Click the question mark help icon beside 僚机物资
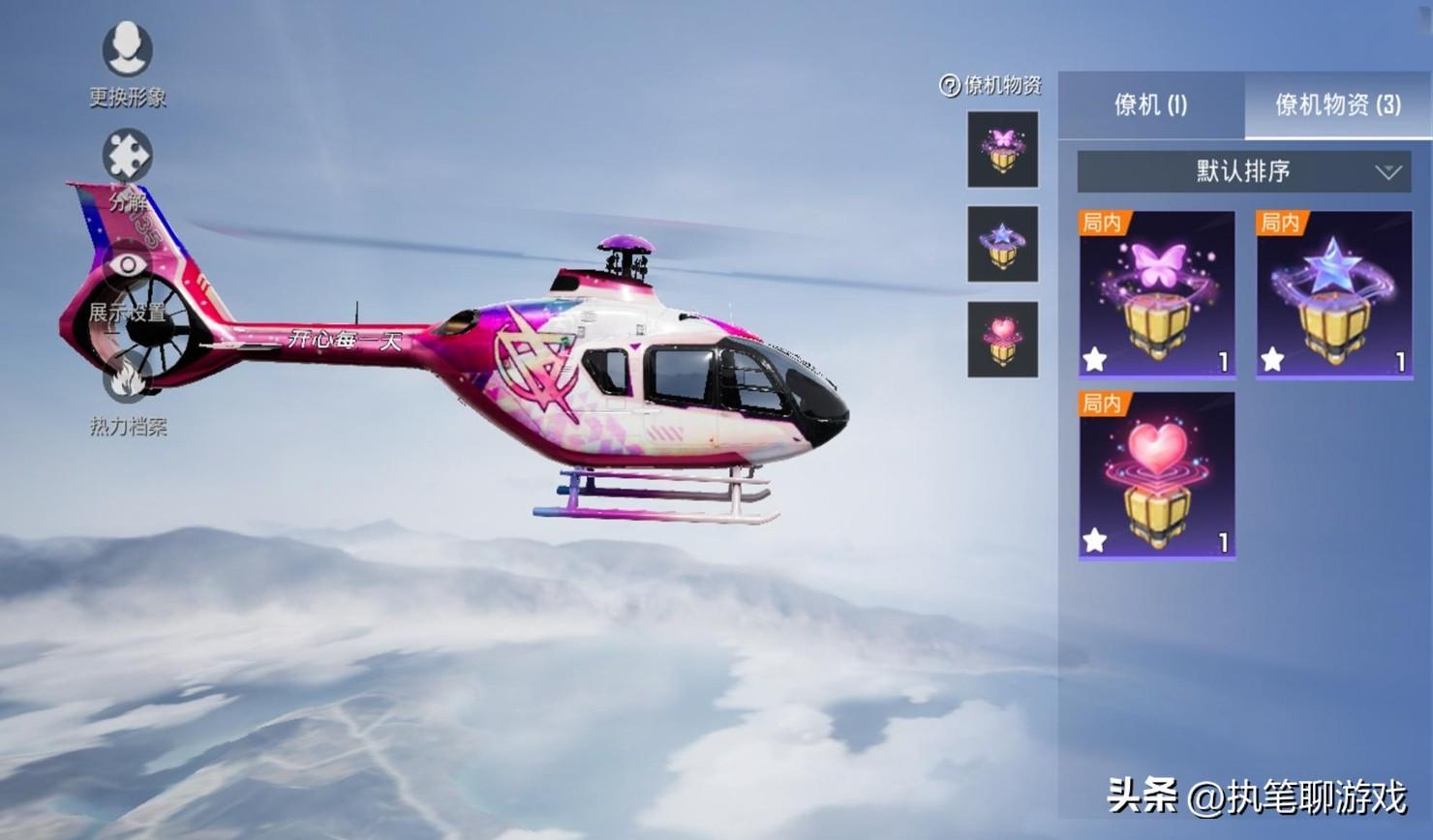Image resolution: width=1433 pixels, height=840 pixels. tap(949, 86)
